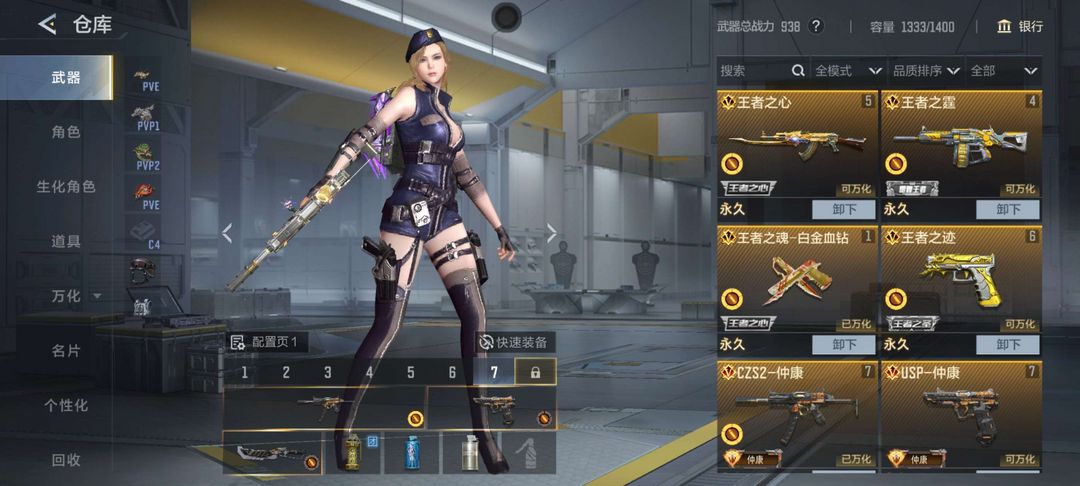Switch to the 个性化 tab

tap(66, 405)
